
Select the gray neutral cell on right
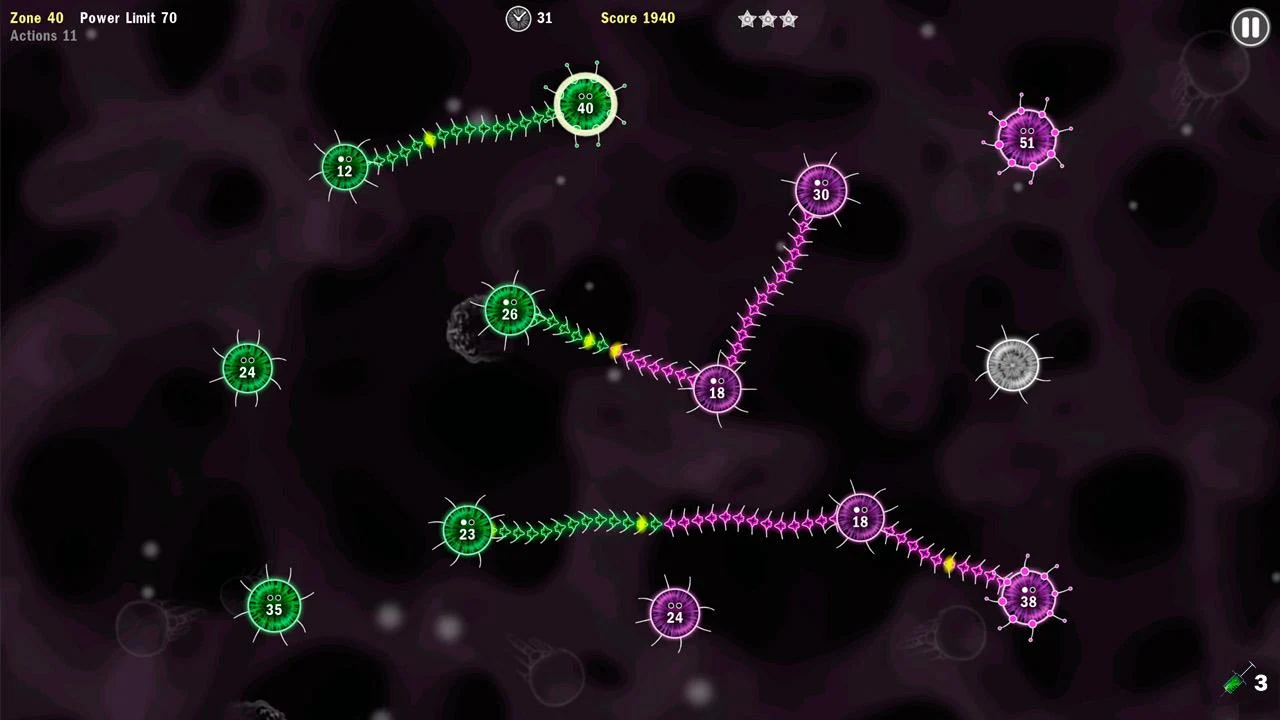coord(1013,363)
